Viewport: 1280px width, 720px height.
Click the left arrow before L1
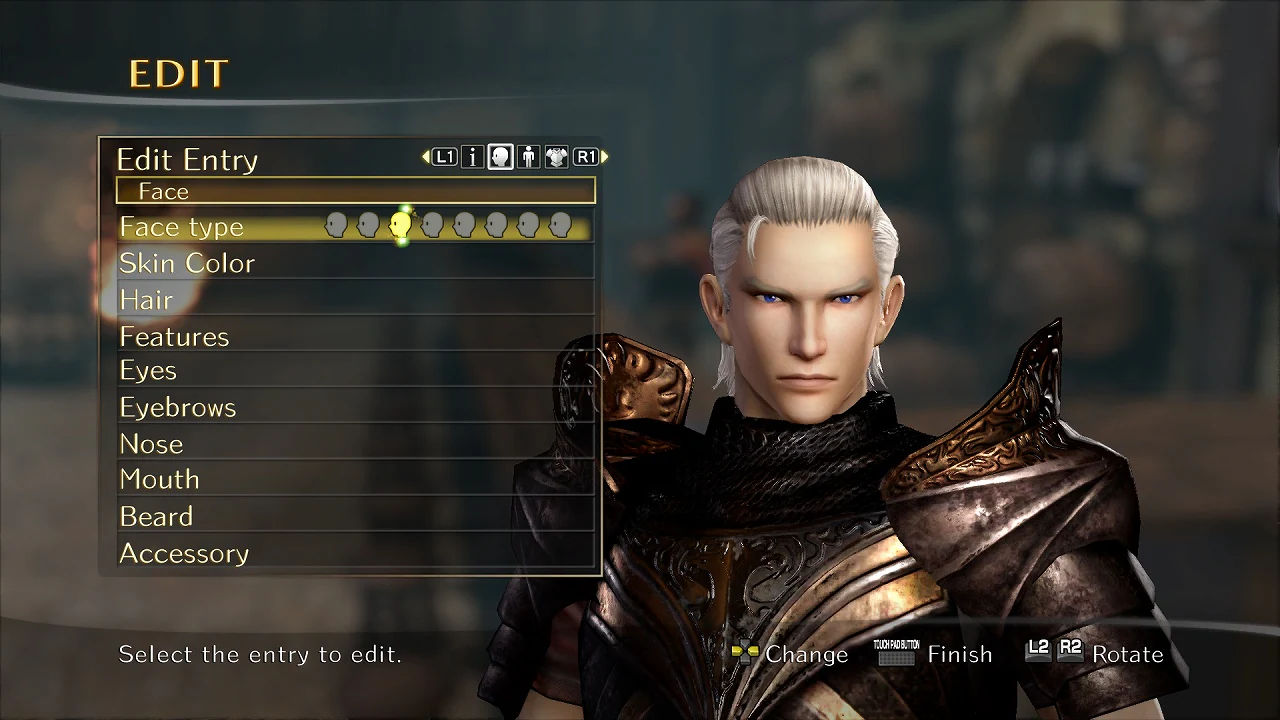point(424,157)
